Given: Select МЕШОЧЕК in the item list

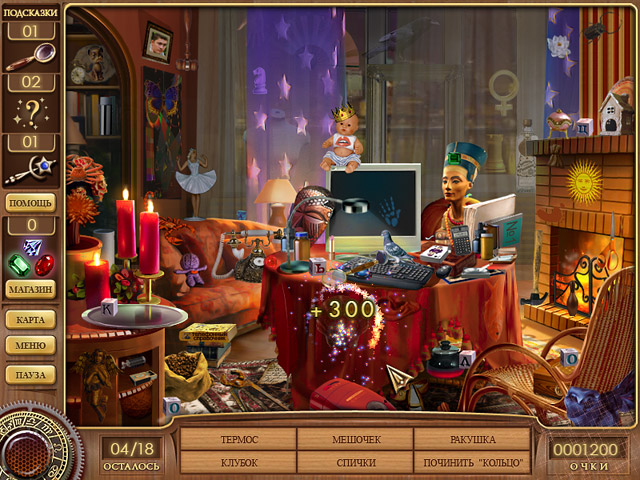Looking at the screenshot, I should point(355,440).
